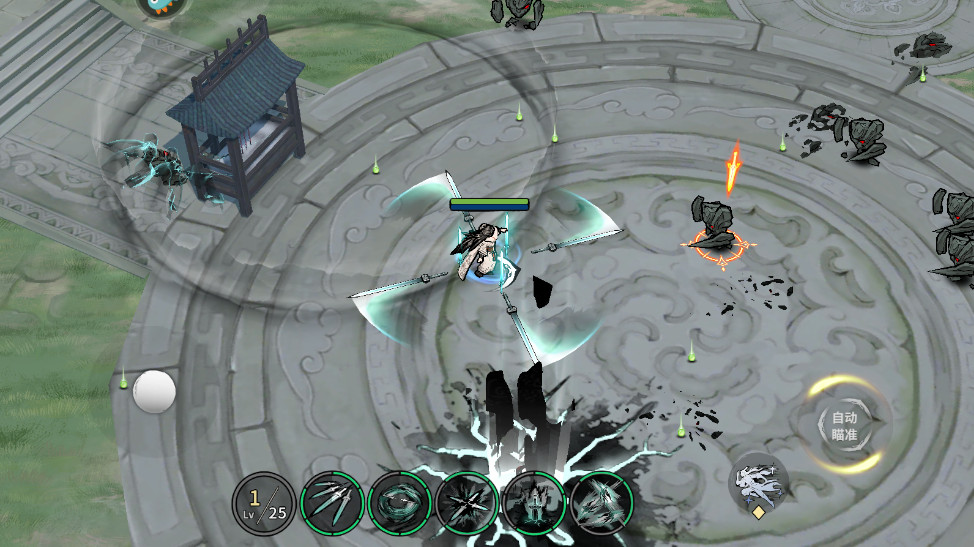Tap the white virtual joystick knob
This screenshot has height=547, width=974.
pyautogui.click(x=154, y=391)
